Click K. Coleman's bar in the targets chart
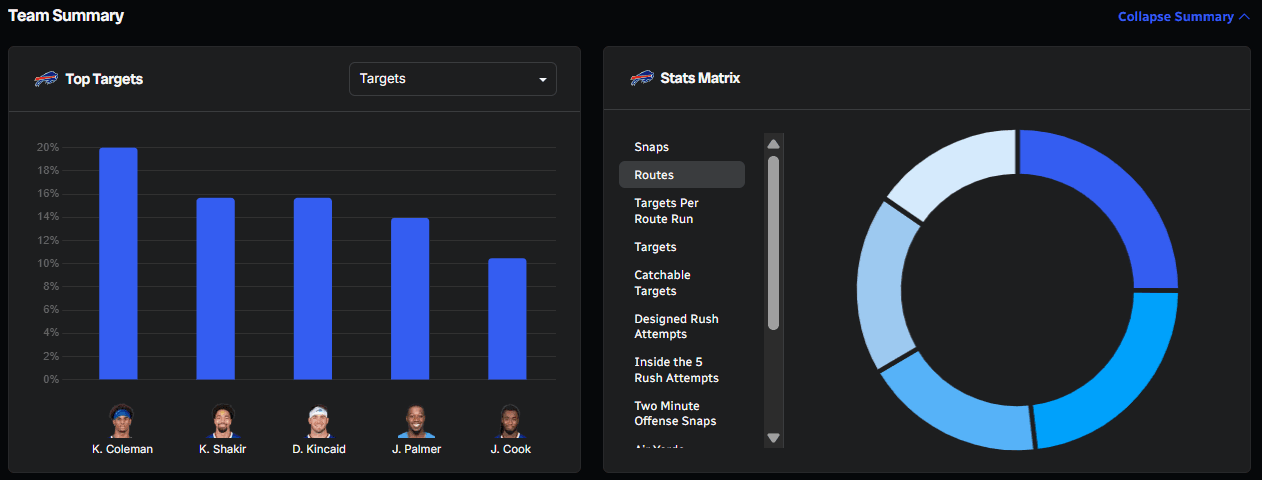This screenshot has height=480, width=1262. click(x=118, y=264)
